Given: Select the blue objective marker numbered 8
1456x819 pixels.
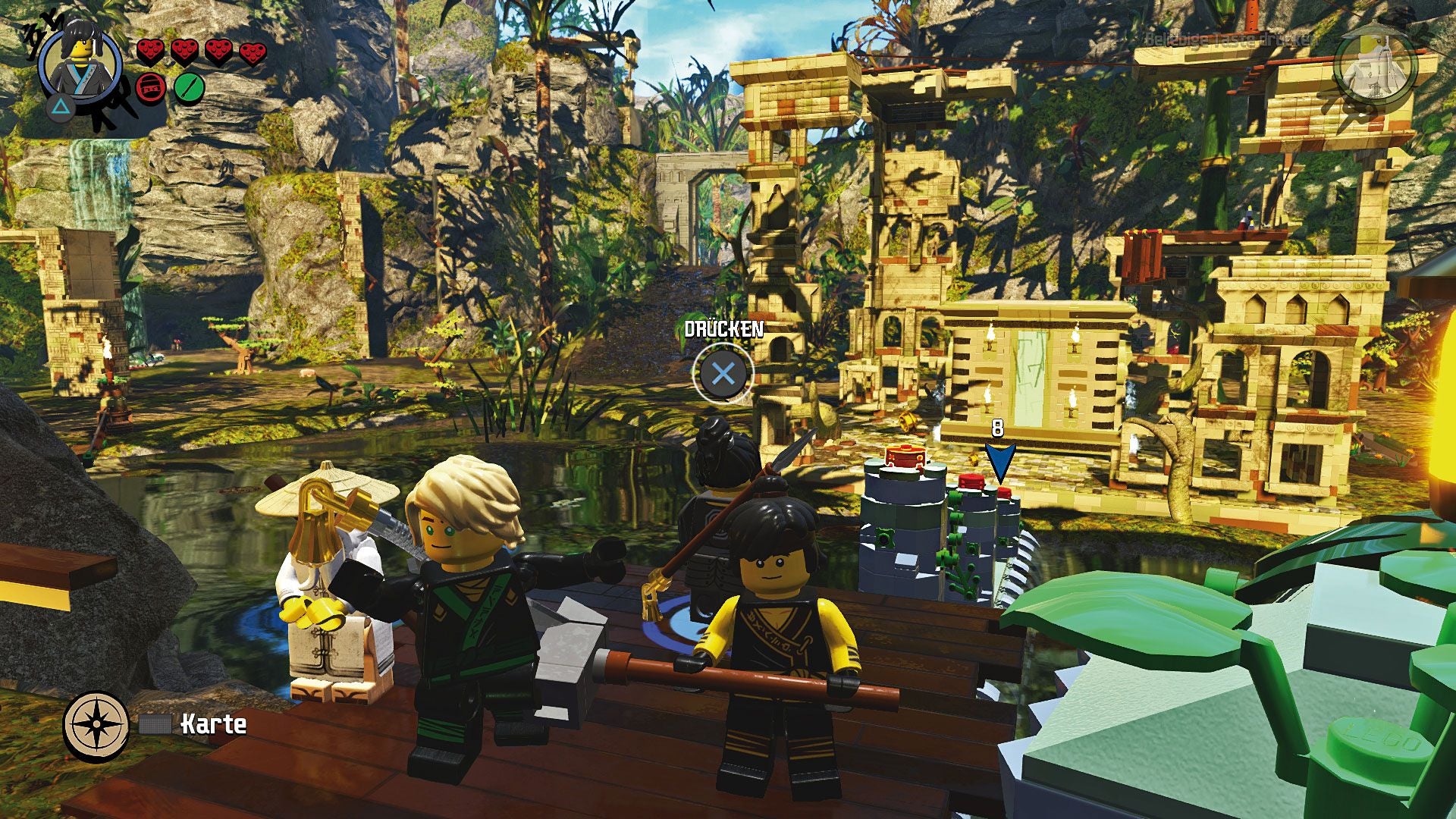Looking at the screenshot, I should (999, 461).
